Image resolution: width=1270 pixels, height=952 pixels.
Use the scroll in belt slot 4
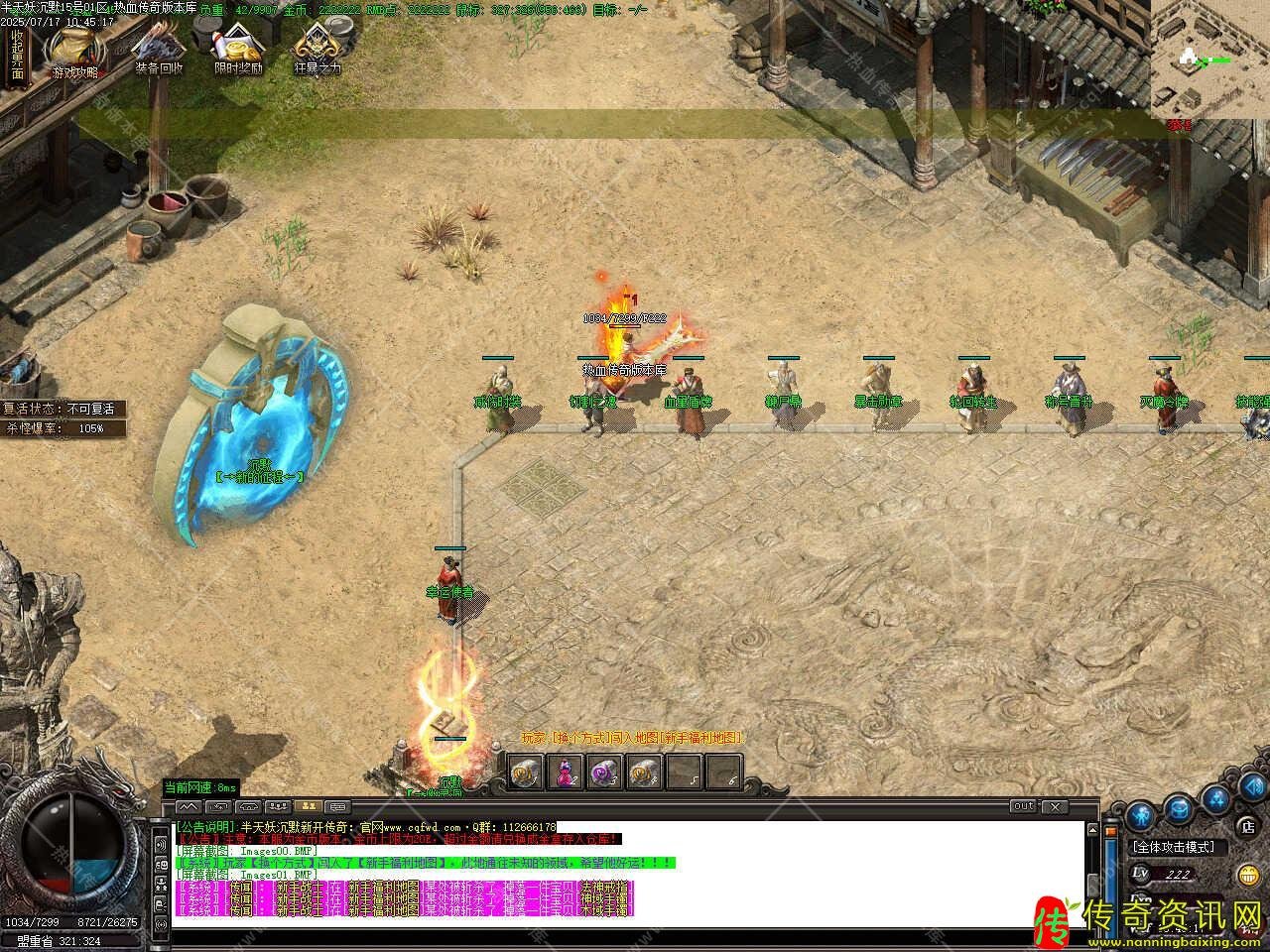pyautogui.click(x=644, y=773)
